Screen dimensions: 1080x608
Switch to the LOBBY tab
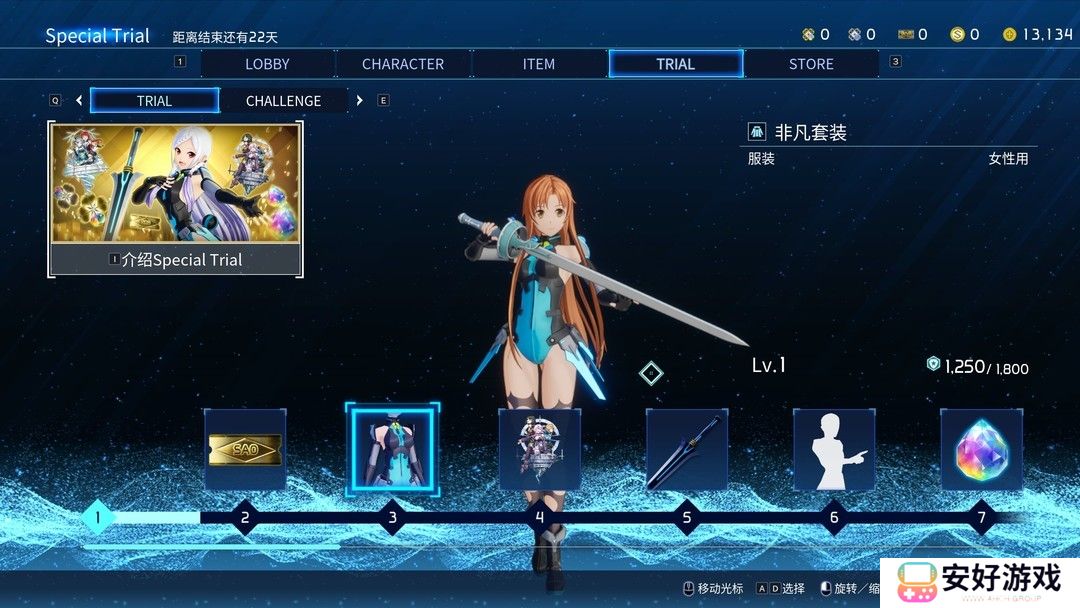267,64
